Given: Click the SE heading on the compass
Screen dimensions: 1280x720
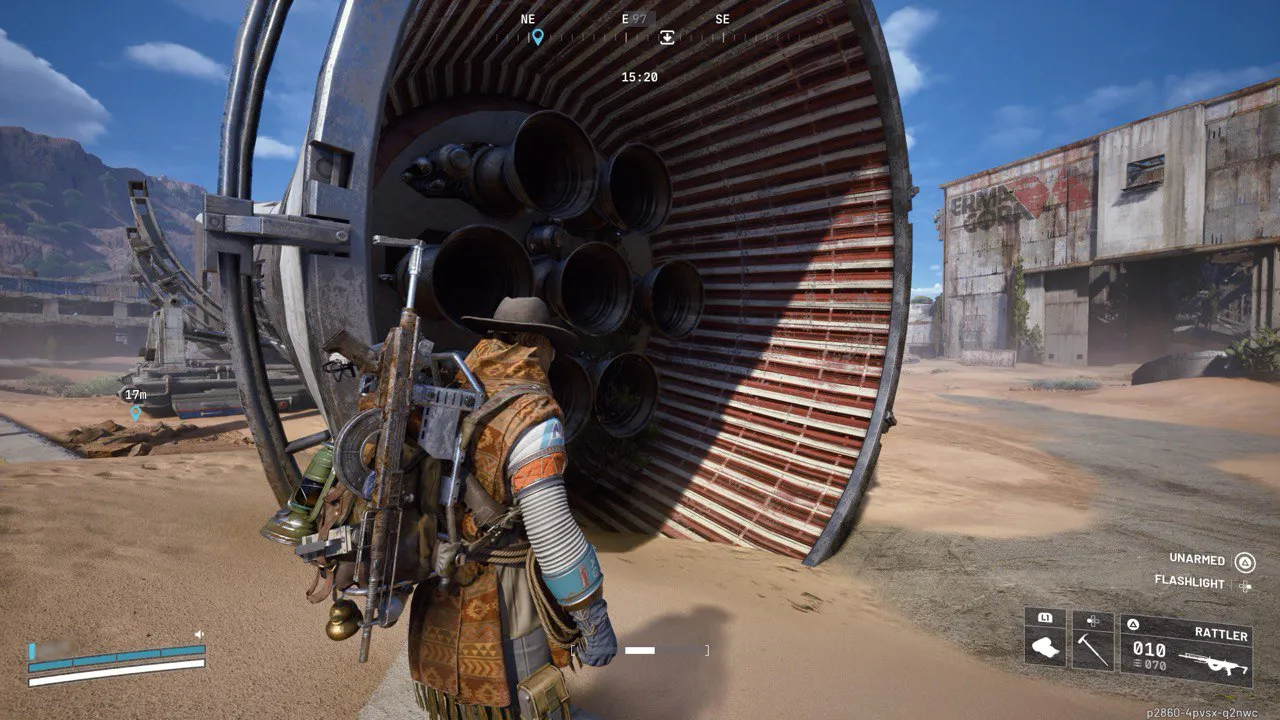Looking at the screenshot, I should pos(722,19).
